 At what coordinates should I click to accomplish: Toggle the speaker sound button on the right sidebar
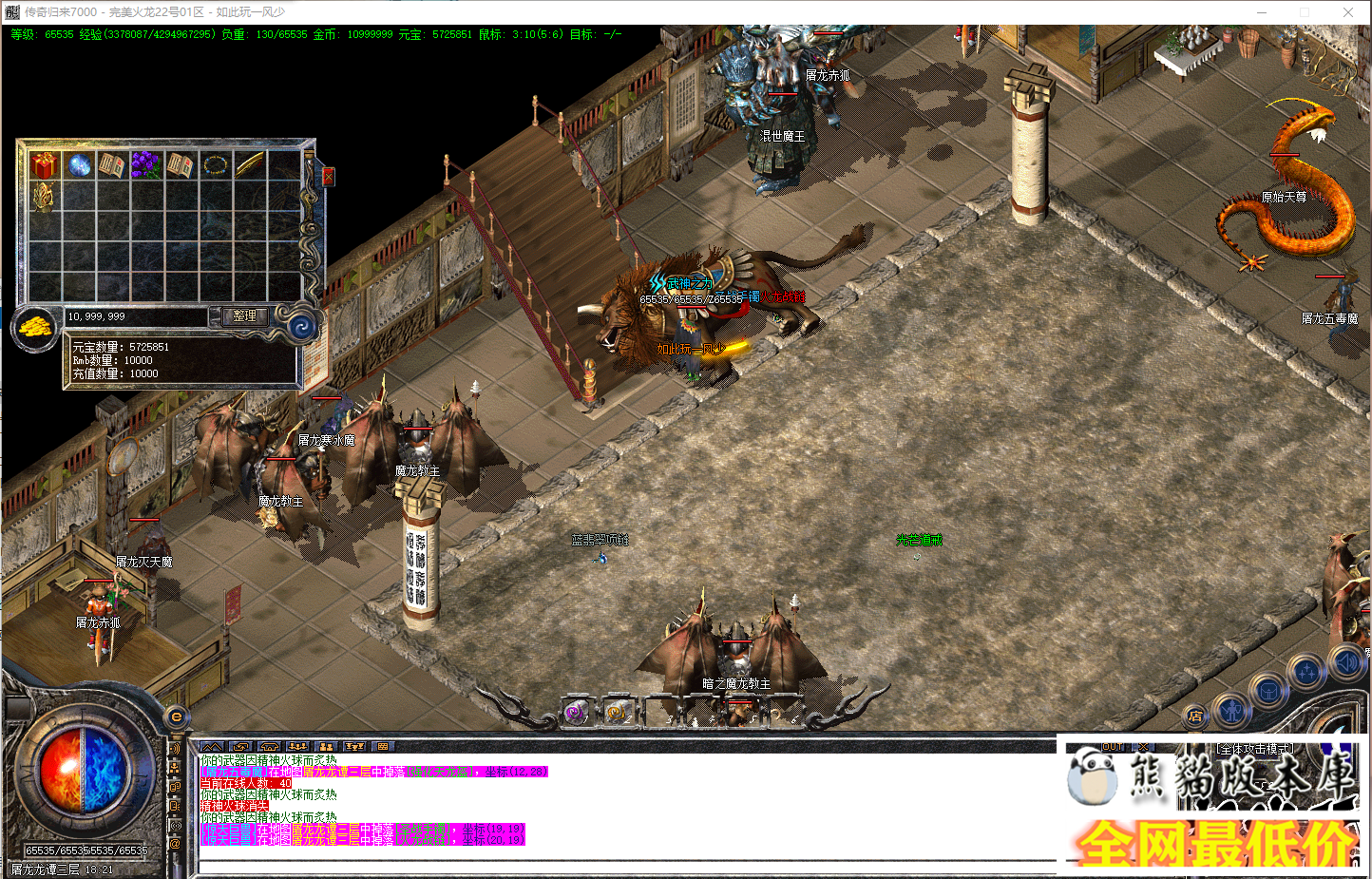tap(1347, 662)
